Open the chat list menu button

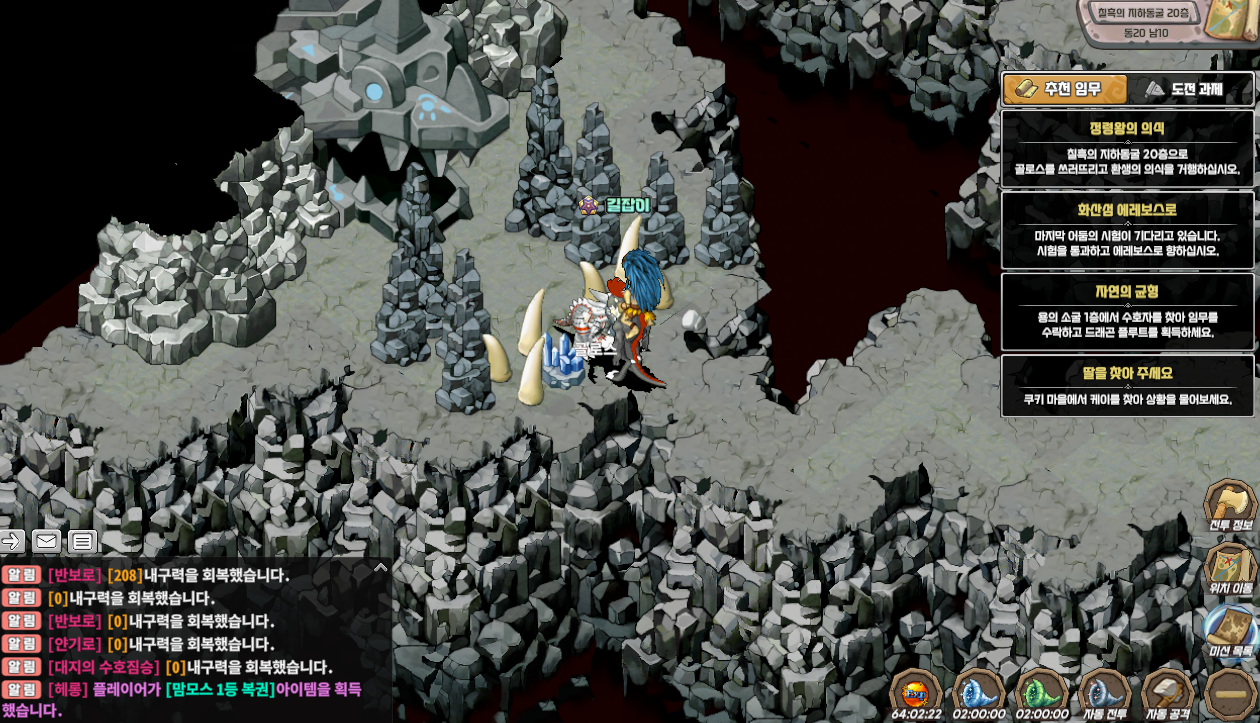(83, 541)
